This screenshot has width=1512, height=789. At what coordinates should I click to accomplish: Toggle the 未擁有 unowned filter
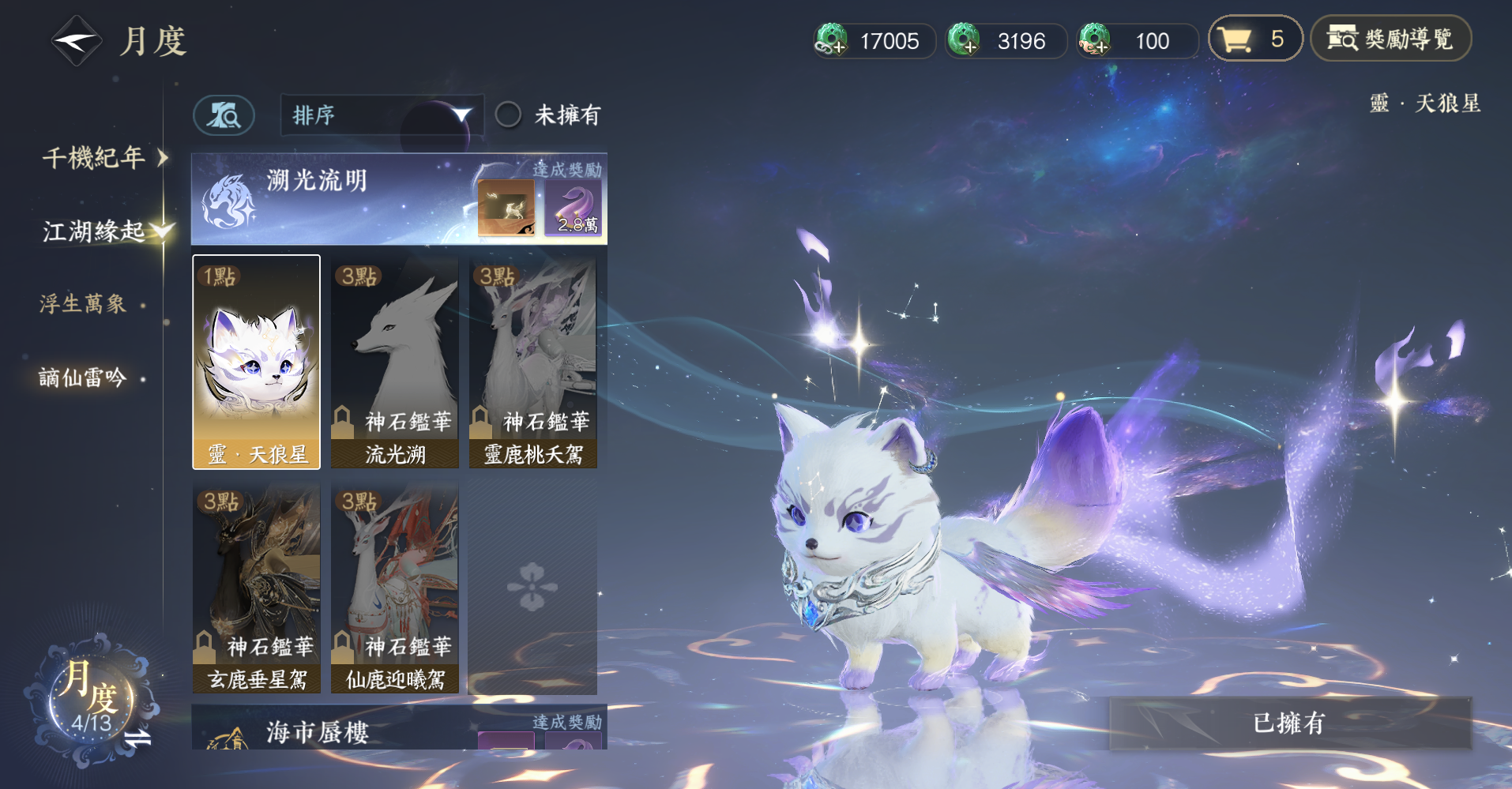pyautogui.click(x=508, y=115)
